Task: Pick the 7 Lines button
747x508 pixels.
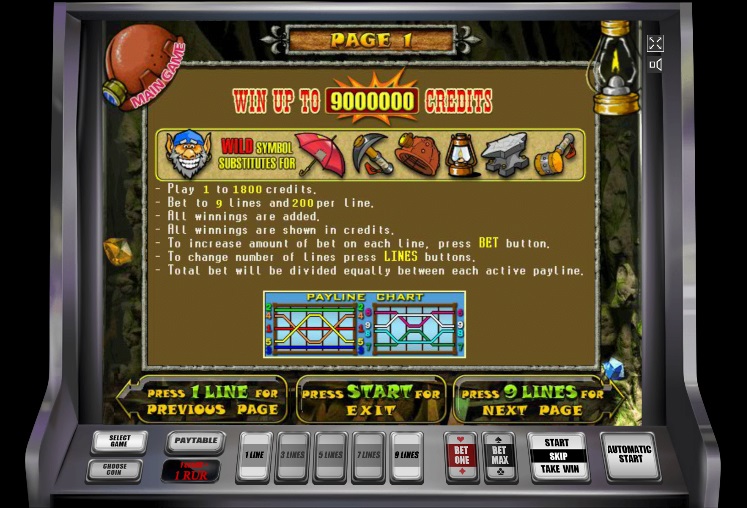Action: pyautogui.click(x=368, y=456)
